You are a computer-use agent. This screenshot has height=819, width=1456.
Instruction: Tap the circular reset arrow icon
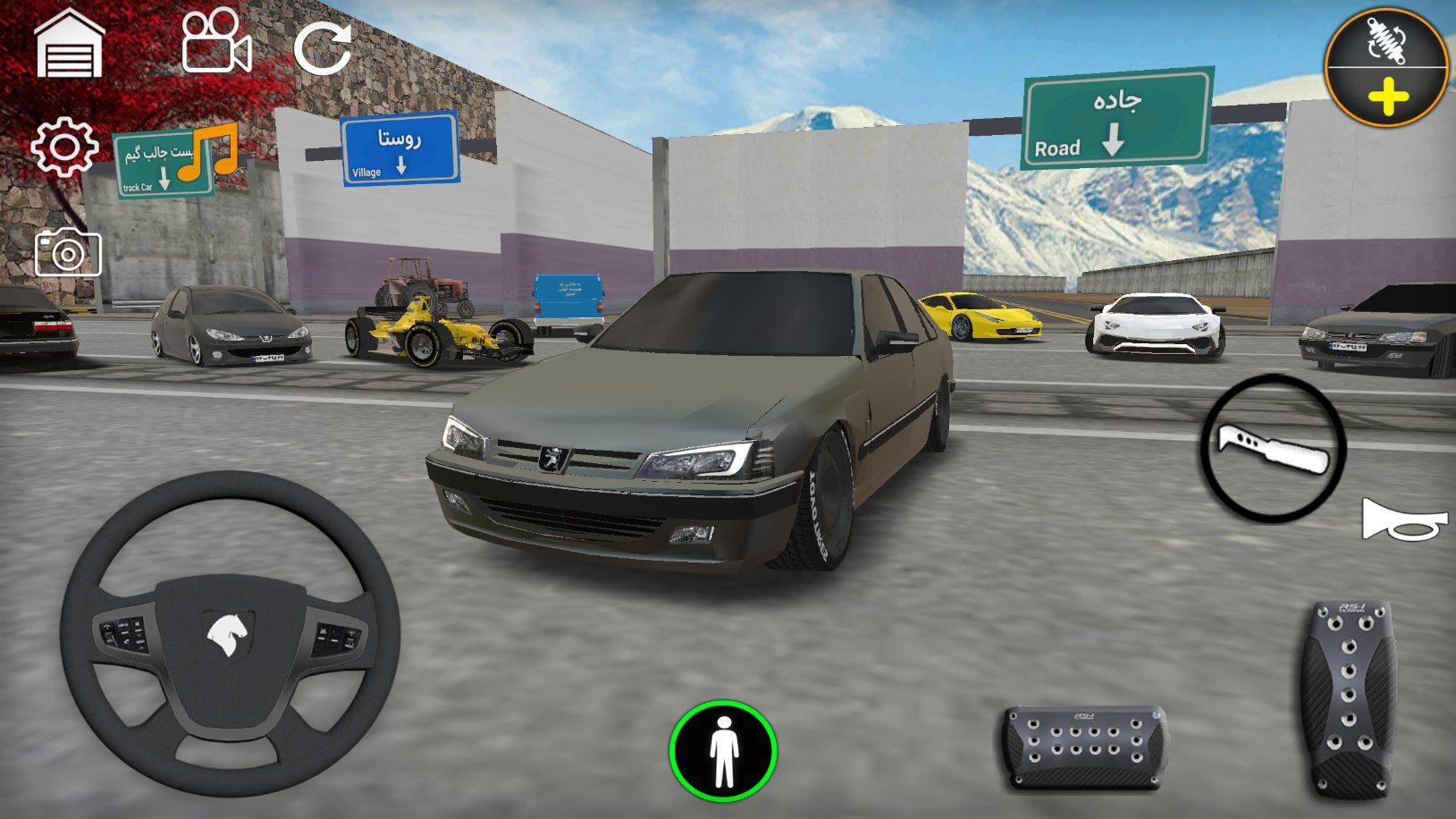(323, 47)
